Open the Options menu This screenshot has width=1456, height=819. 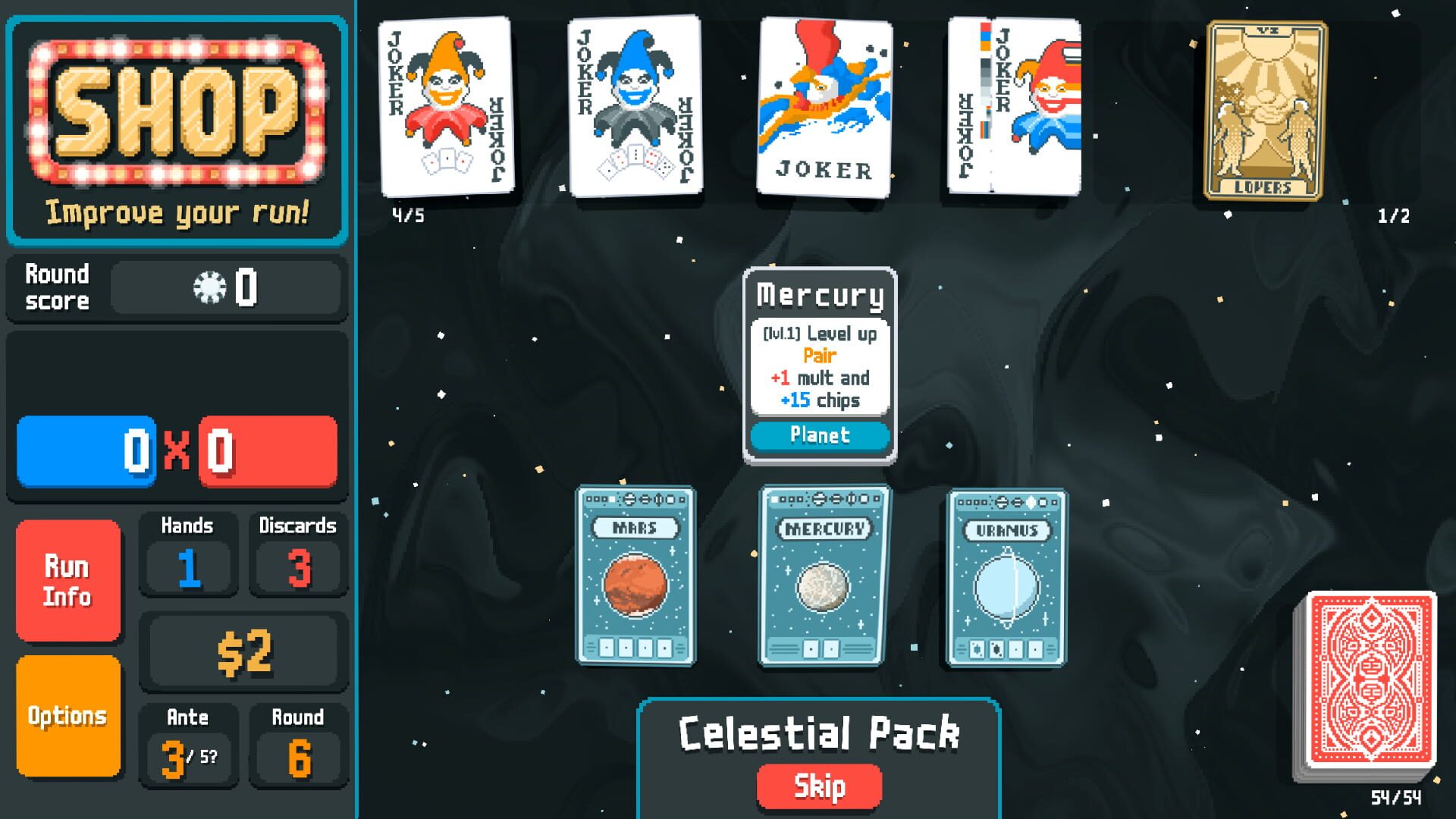pos(68,714)
